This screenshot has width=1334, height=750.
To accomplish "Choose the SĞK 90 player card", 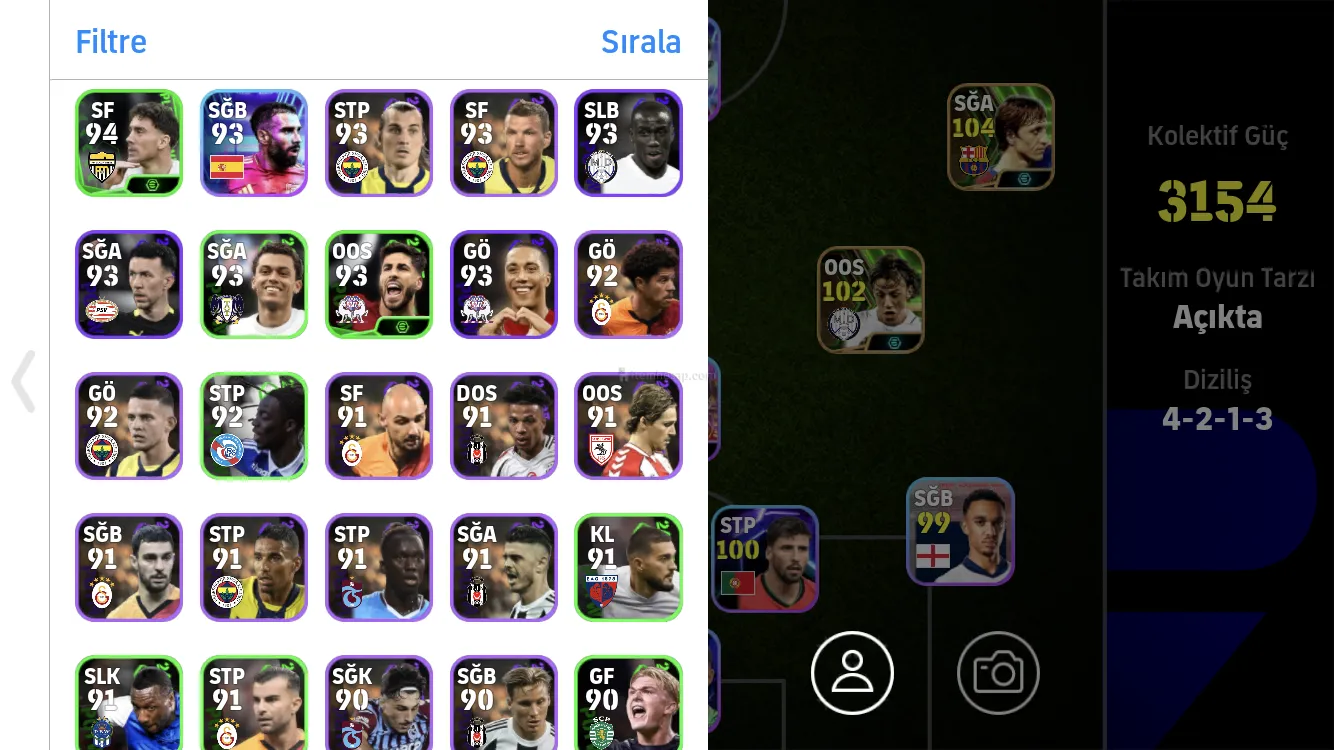I will tap(379, 702).
